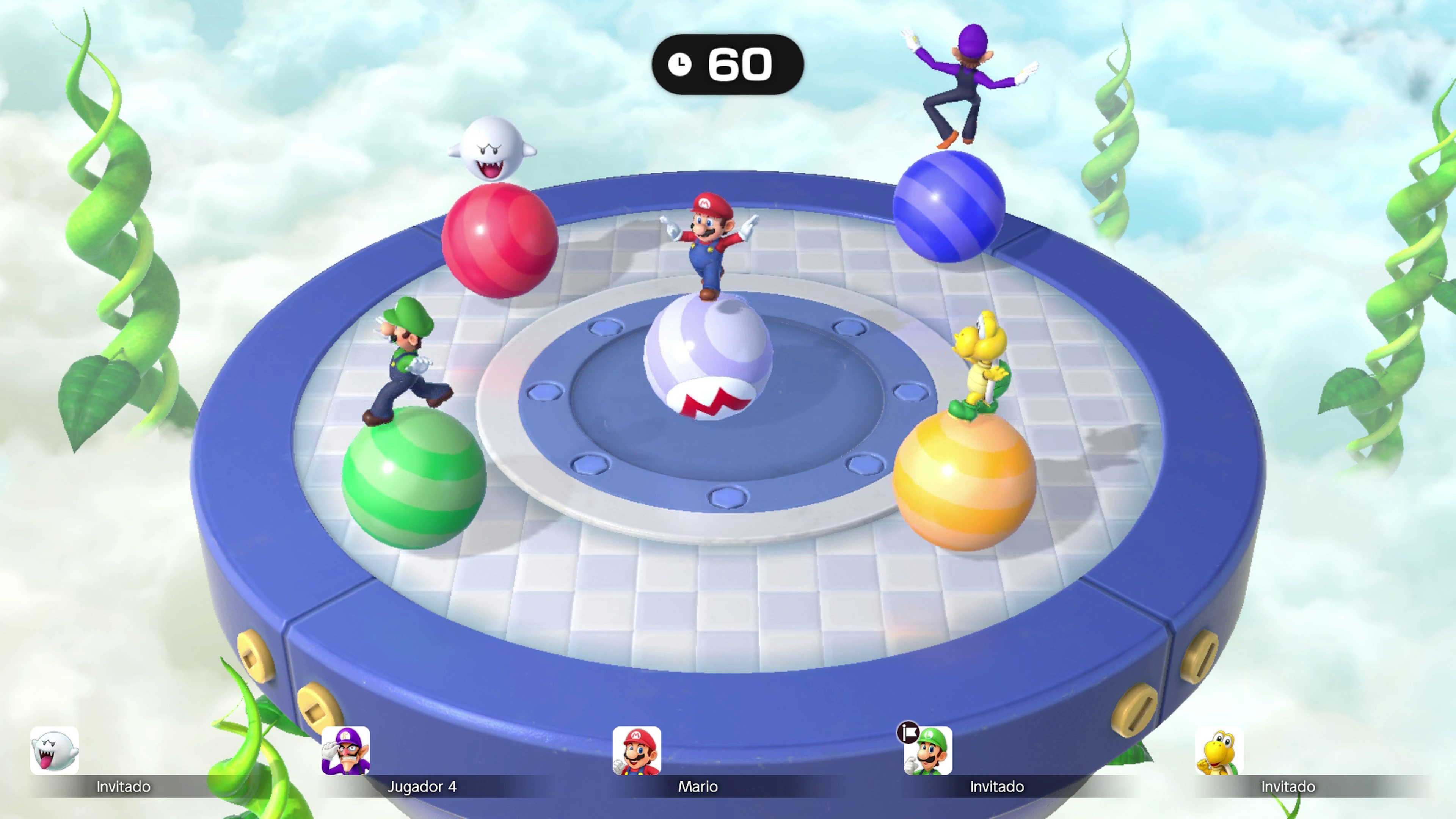
Task: Select Mario's player portrait icon
Action: [637, 750]
